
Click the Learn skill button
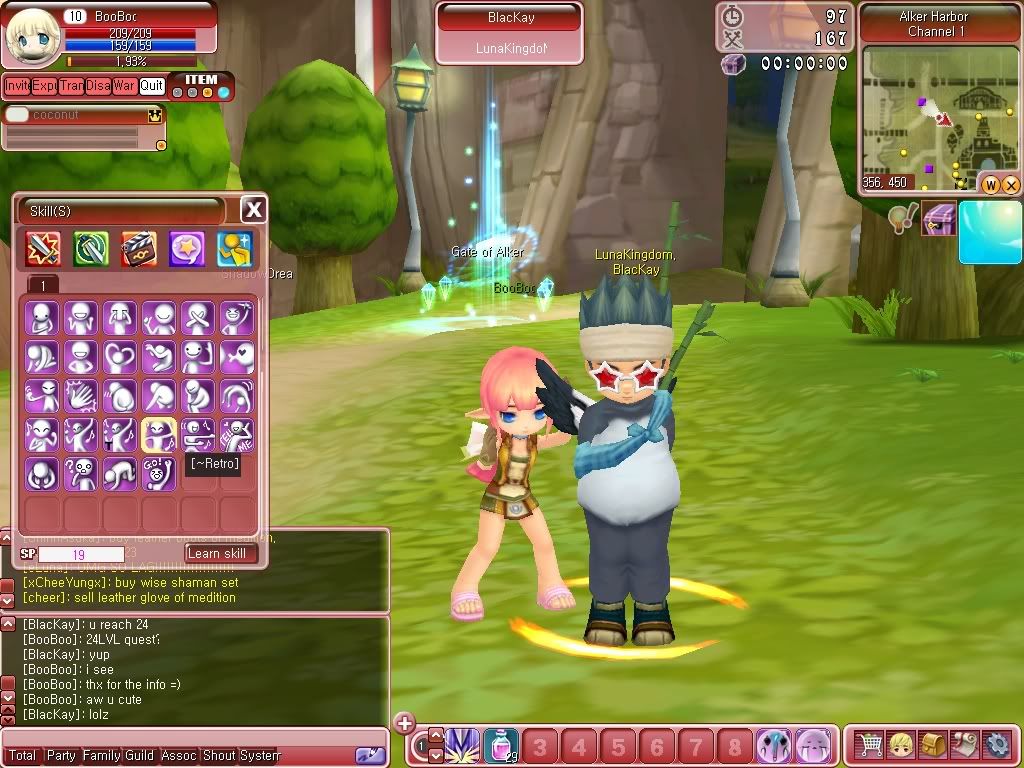[x=220, y=553]
